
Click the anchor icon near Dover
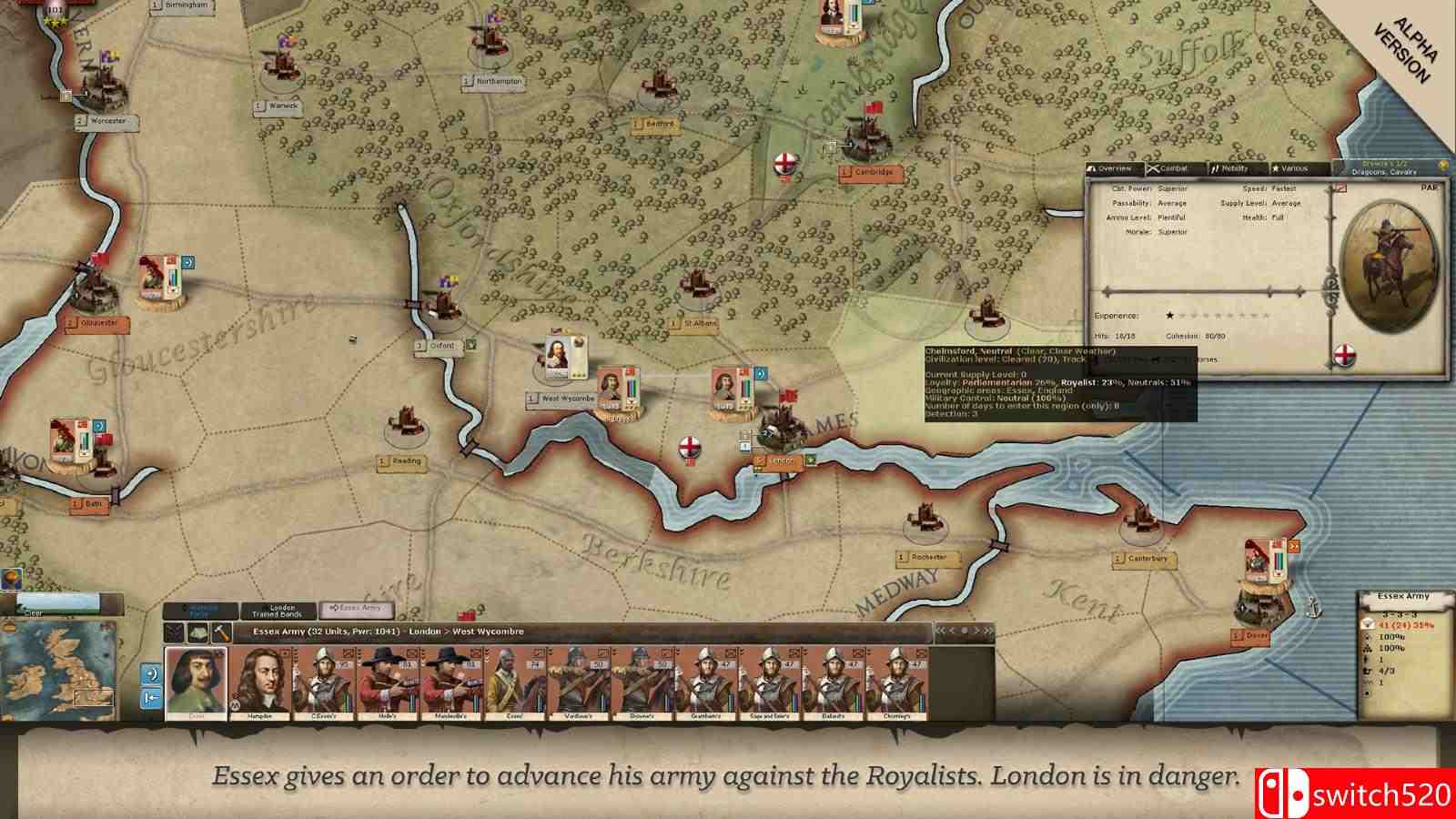coord(1315,608)
